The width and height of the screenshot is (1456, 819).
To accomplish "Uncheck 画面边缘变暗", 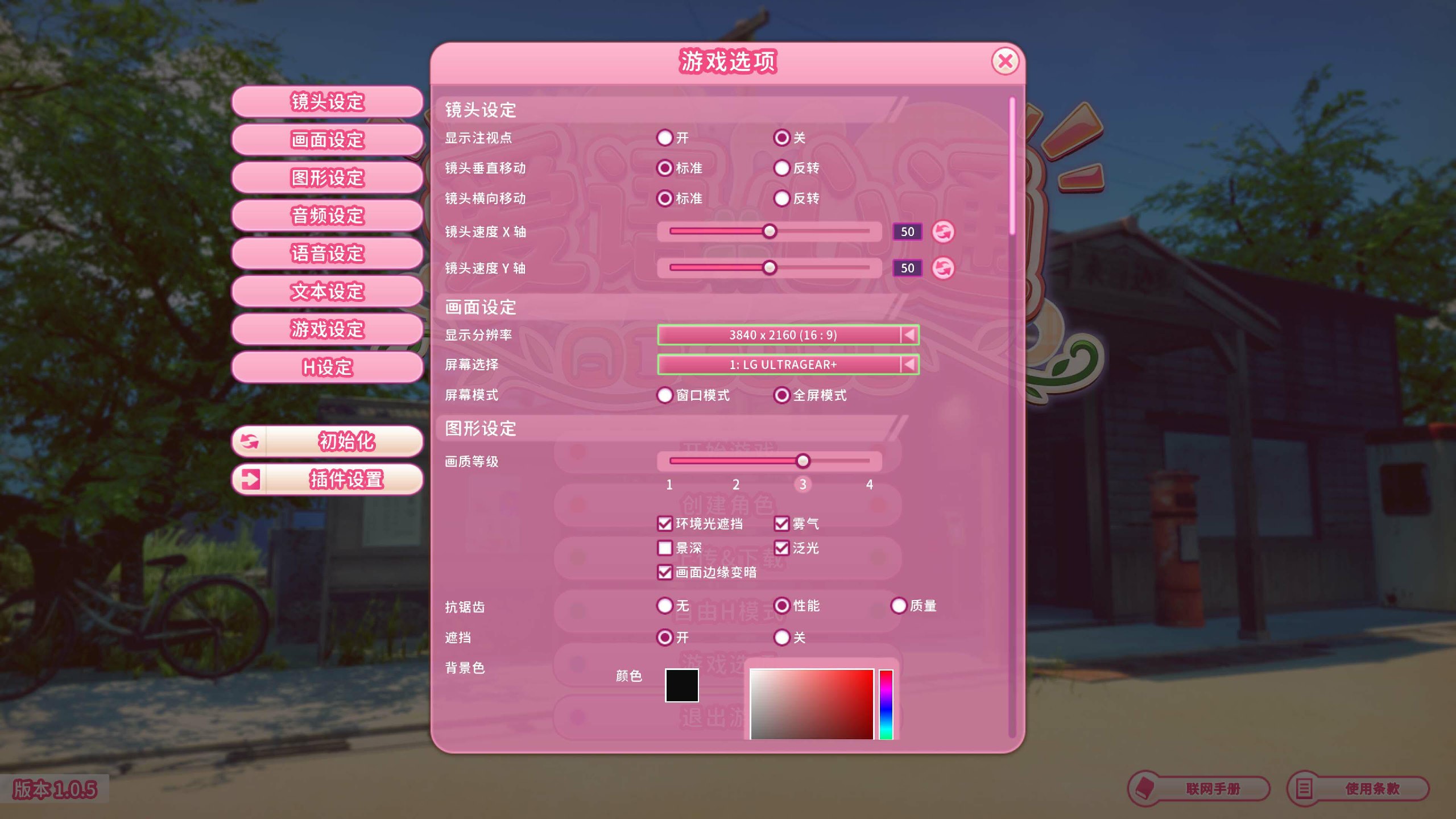I will click(x=664, y=574).
